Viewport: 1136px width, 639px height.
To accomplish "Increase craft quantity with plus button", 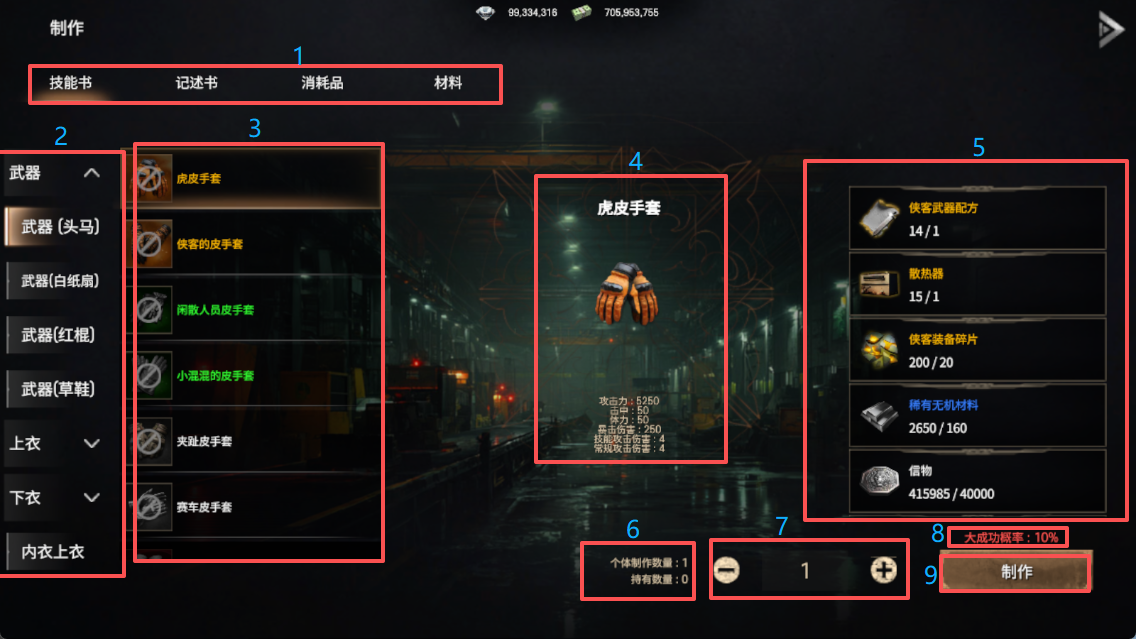I will tap(883, 570).
